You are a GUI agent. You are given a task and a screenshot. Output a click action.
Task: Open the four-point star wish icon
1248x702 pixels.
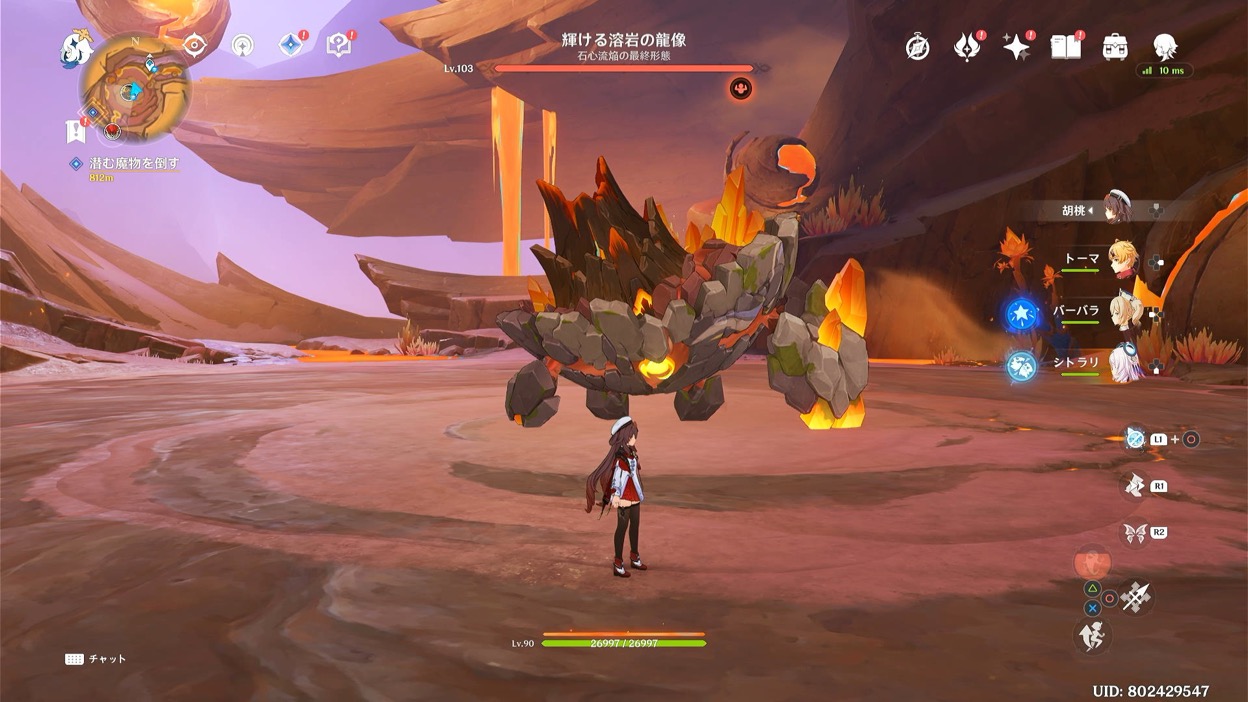tap(1016, 47)
